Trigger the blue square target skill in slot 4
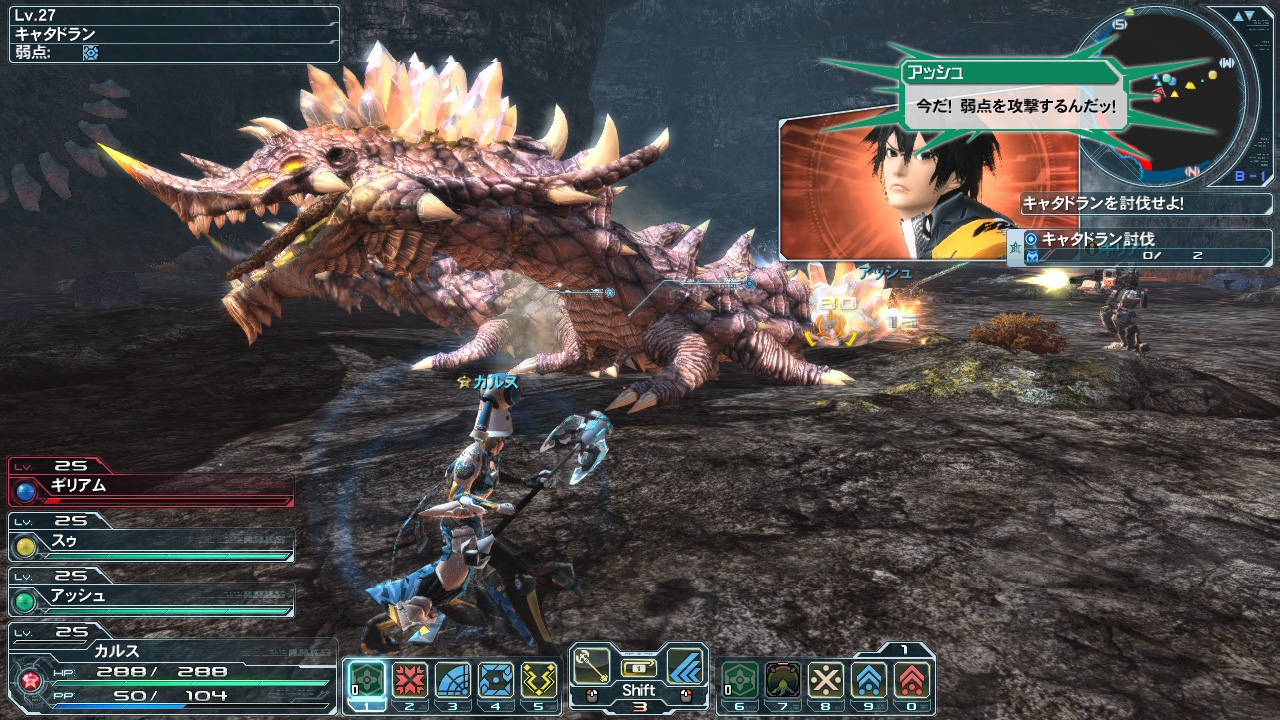The width and height of the screenshot is (1280, 720). tap(496, 680)
